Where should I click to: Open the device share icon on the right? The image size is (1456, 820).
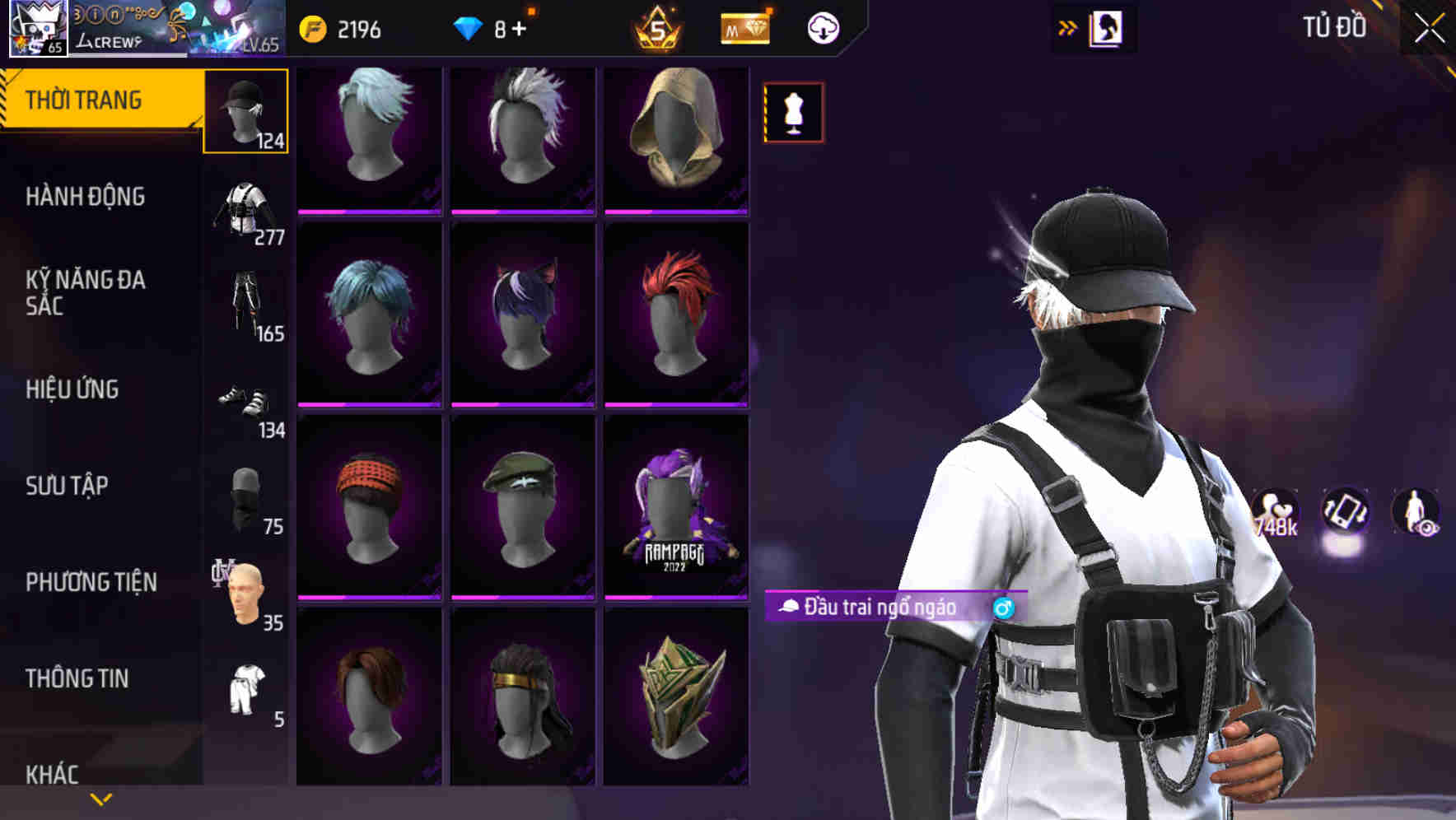[x=1344, y=510]
